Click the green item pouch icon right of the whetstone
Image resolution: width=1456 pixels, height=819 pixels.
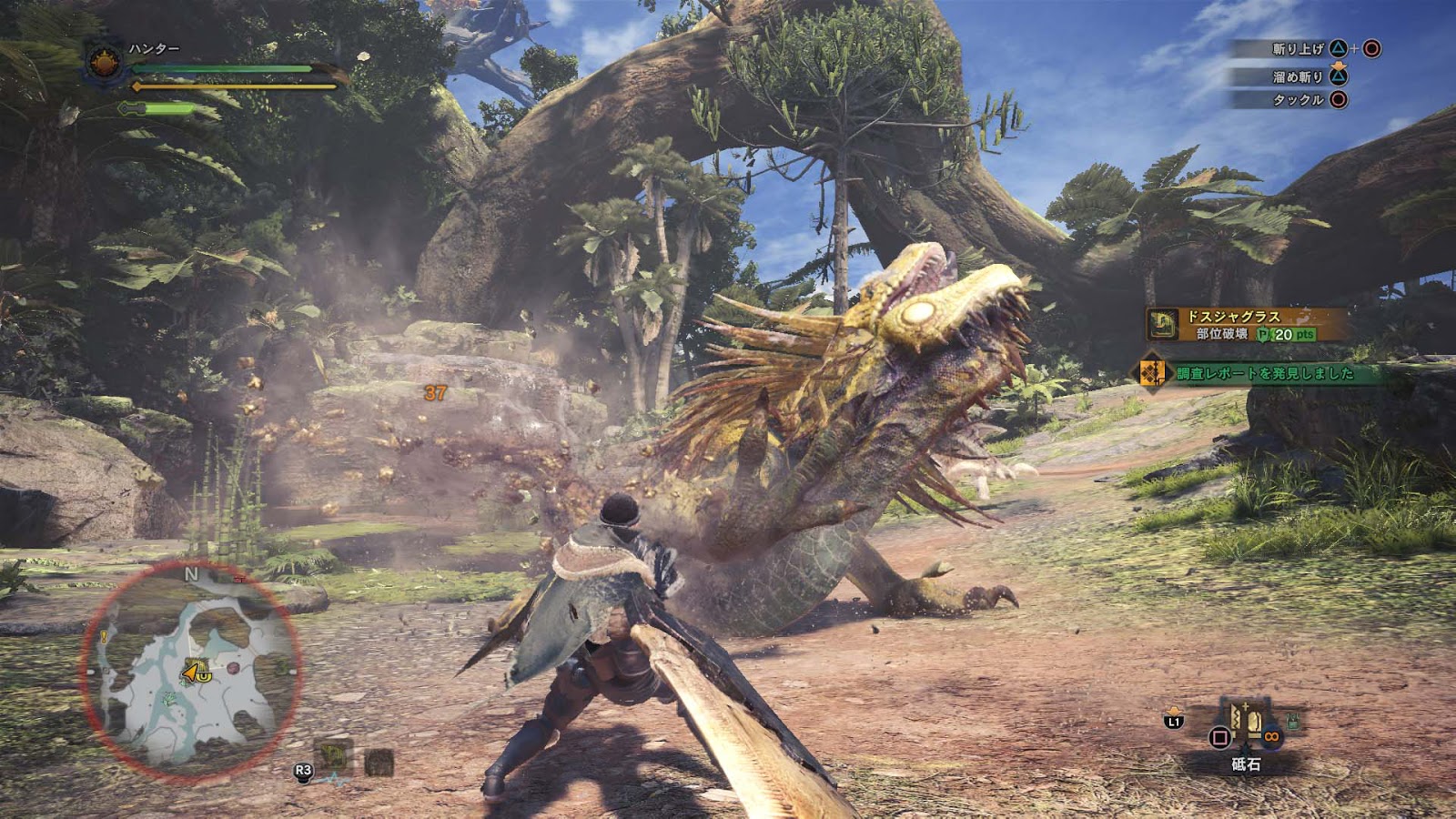(1292, 721)
